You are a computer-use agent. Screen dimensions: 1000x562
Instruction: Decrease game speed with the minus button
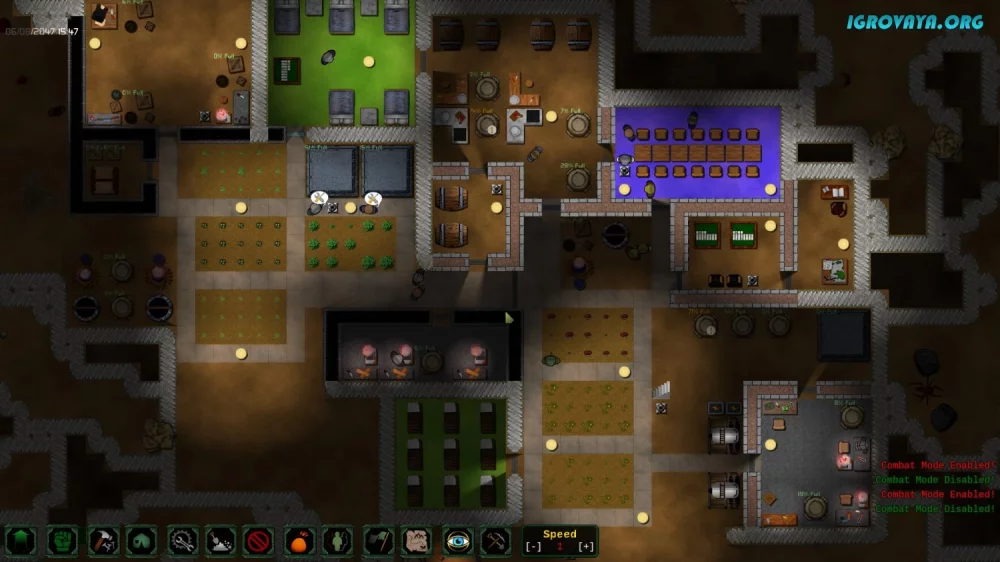[532, 547]
